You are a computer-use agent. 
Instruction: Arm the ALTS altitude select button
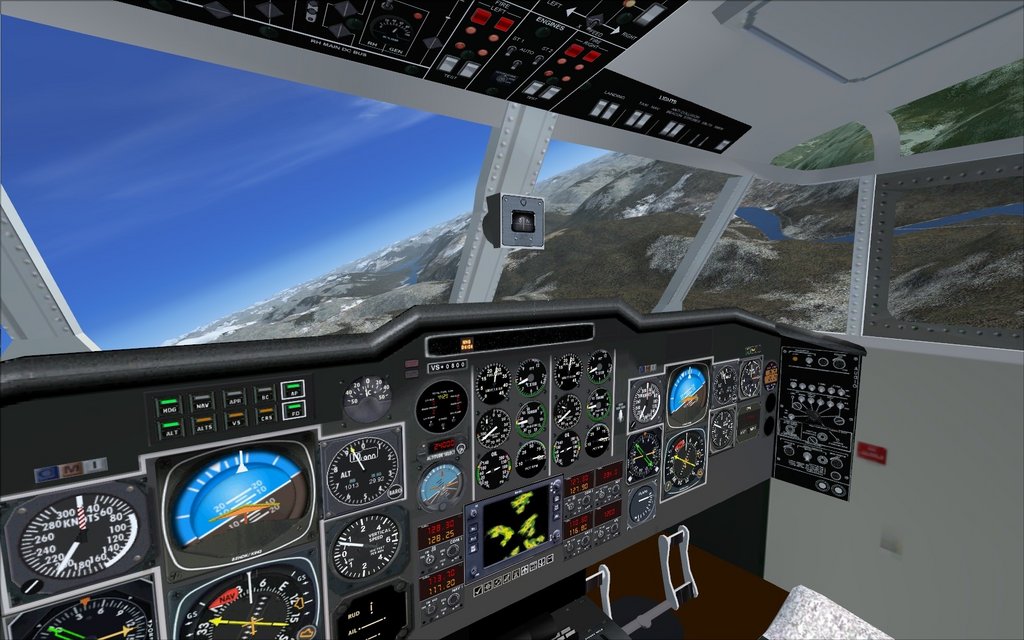203,426
